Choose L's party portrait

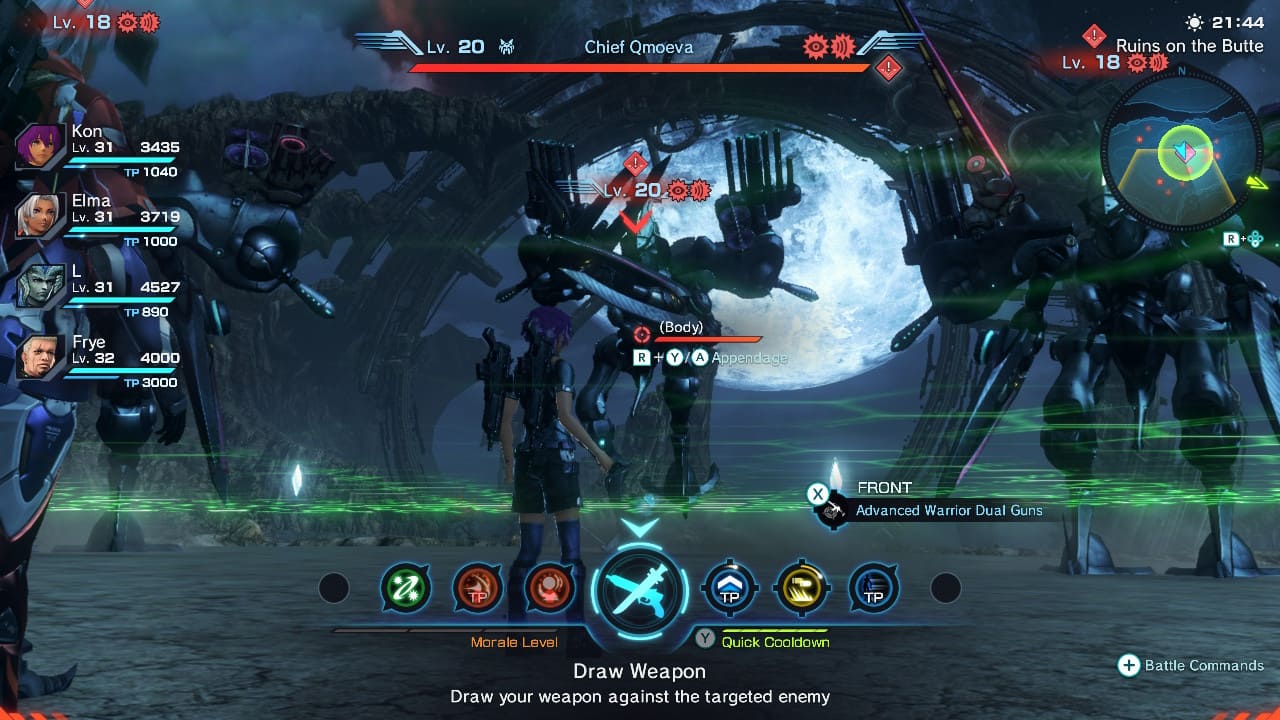41,288
